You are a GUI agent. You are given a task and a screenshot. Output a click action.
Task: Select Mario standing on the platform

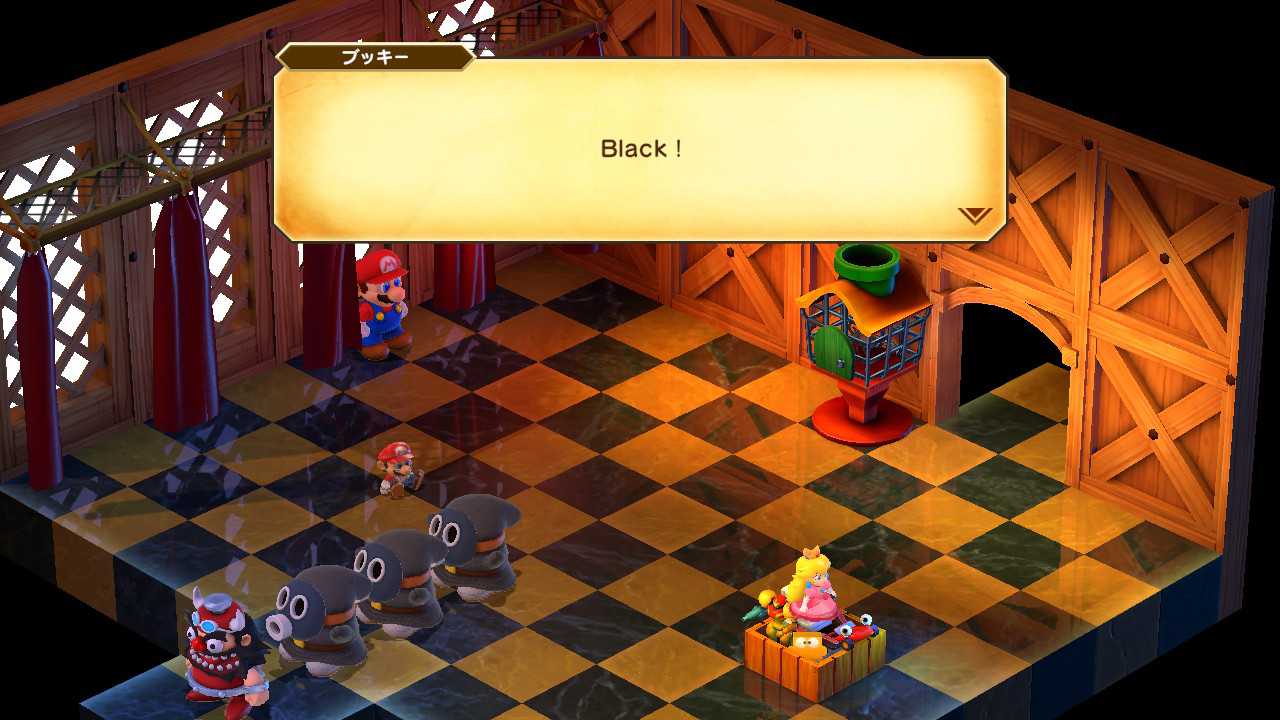pyautogui.click(x=383, y=310)
